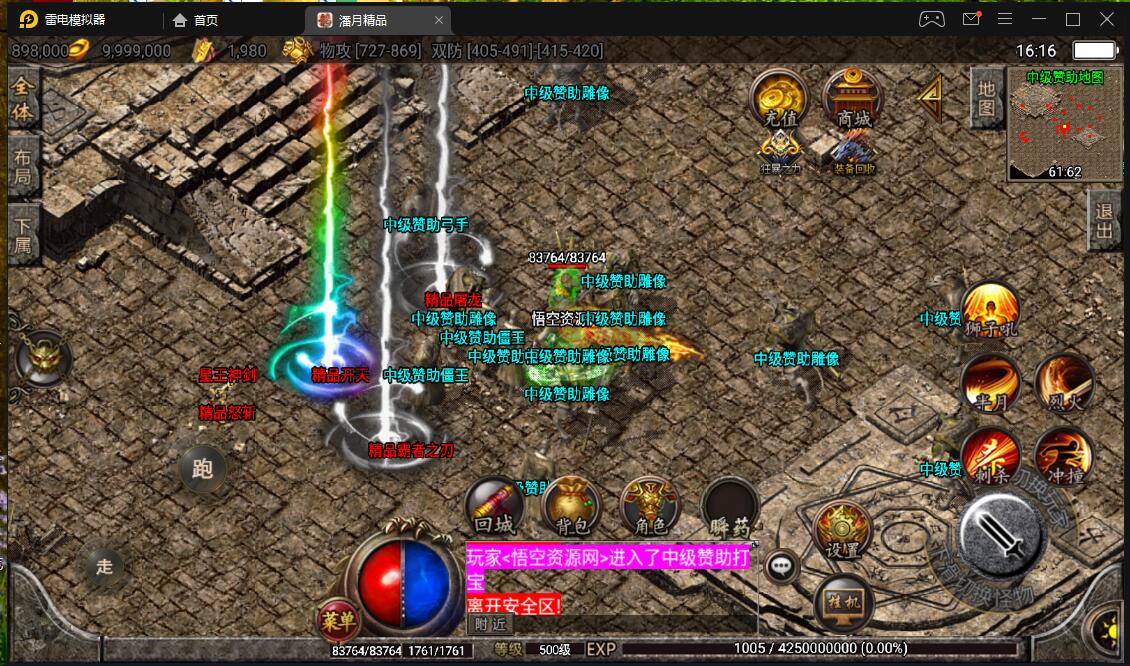The width and height of the screenshot is (1130, 666).
Task: Switch to the 首页 home tab
Action: click(x=196, y=20)
